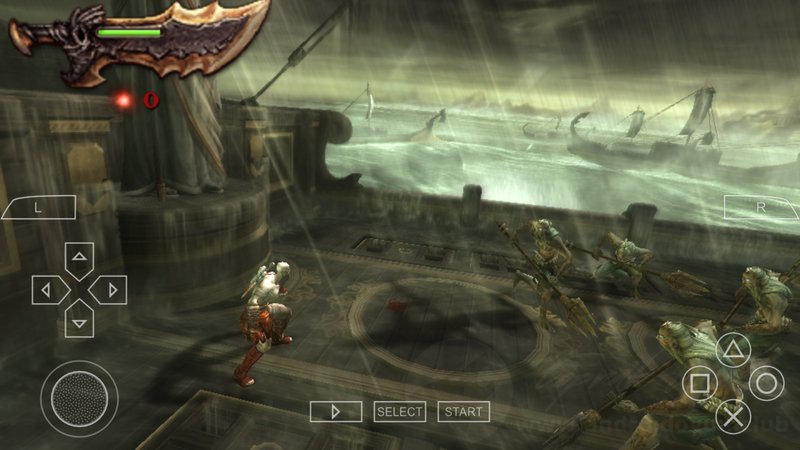This screenshot has width=800, height=450.
Task: Tap the square action button
Action: 700,384
